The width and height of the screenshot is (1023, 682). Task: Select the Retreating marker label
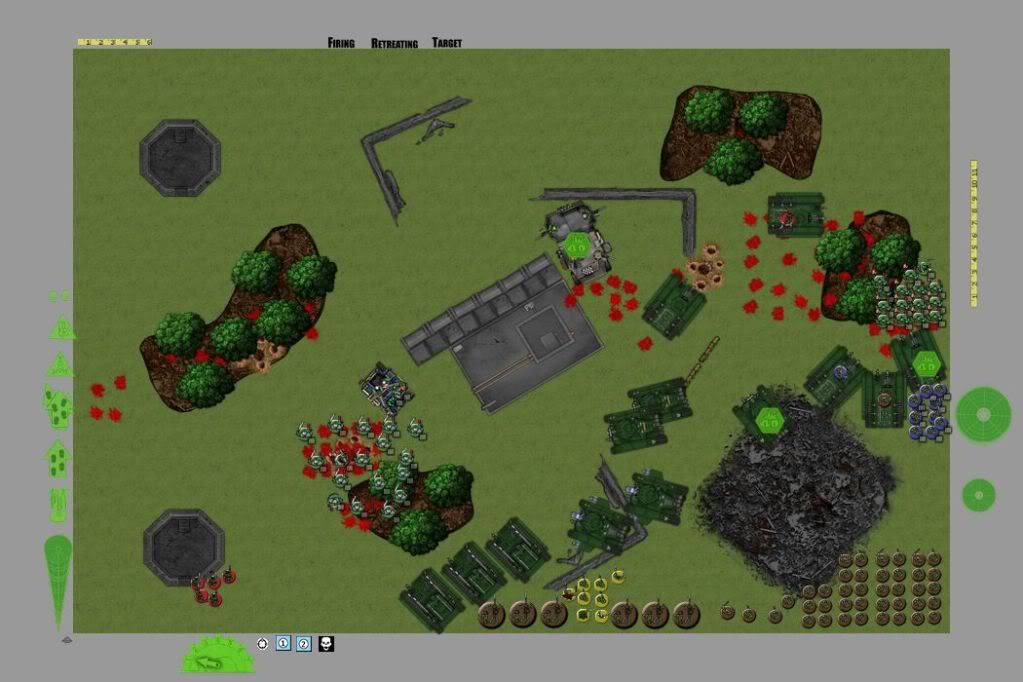[x=394, y=43]
